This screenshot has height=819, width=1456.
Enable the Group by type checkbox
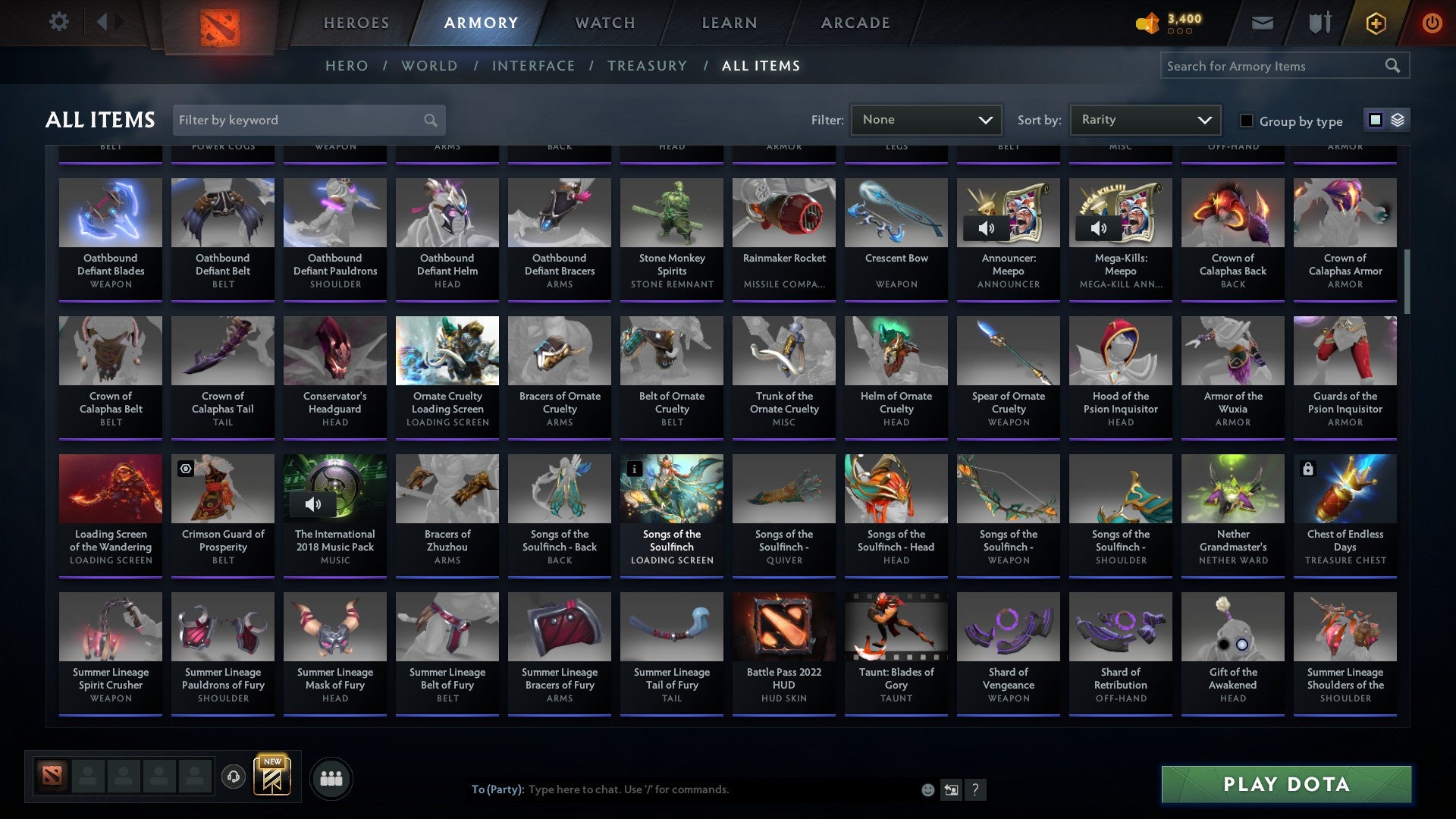[1246, 120]
